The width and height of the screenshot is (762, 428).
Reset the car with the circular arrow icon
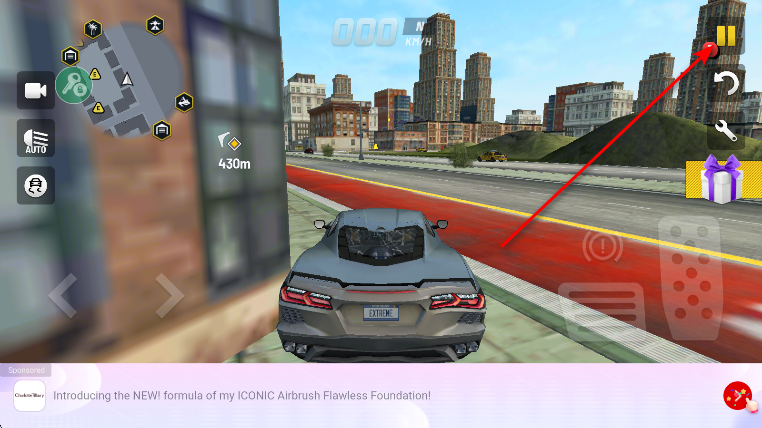(x=726, y=83)
